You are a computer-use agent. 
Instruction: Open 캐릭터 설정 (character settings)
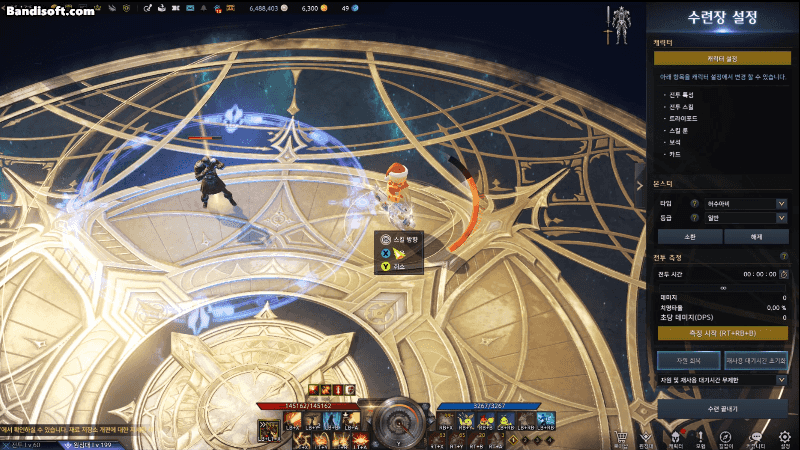pos(722,58)
